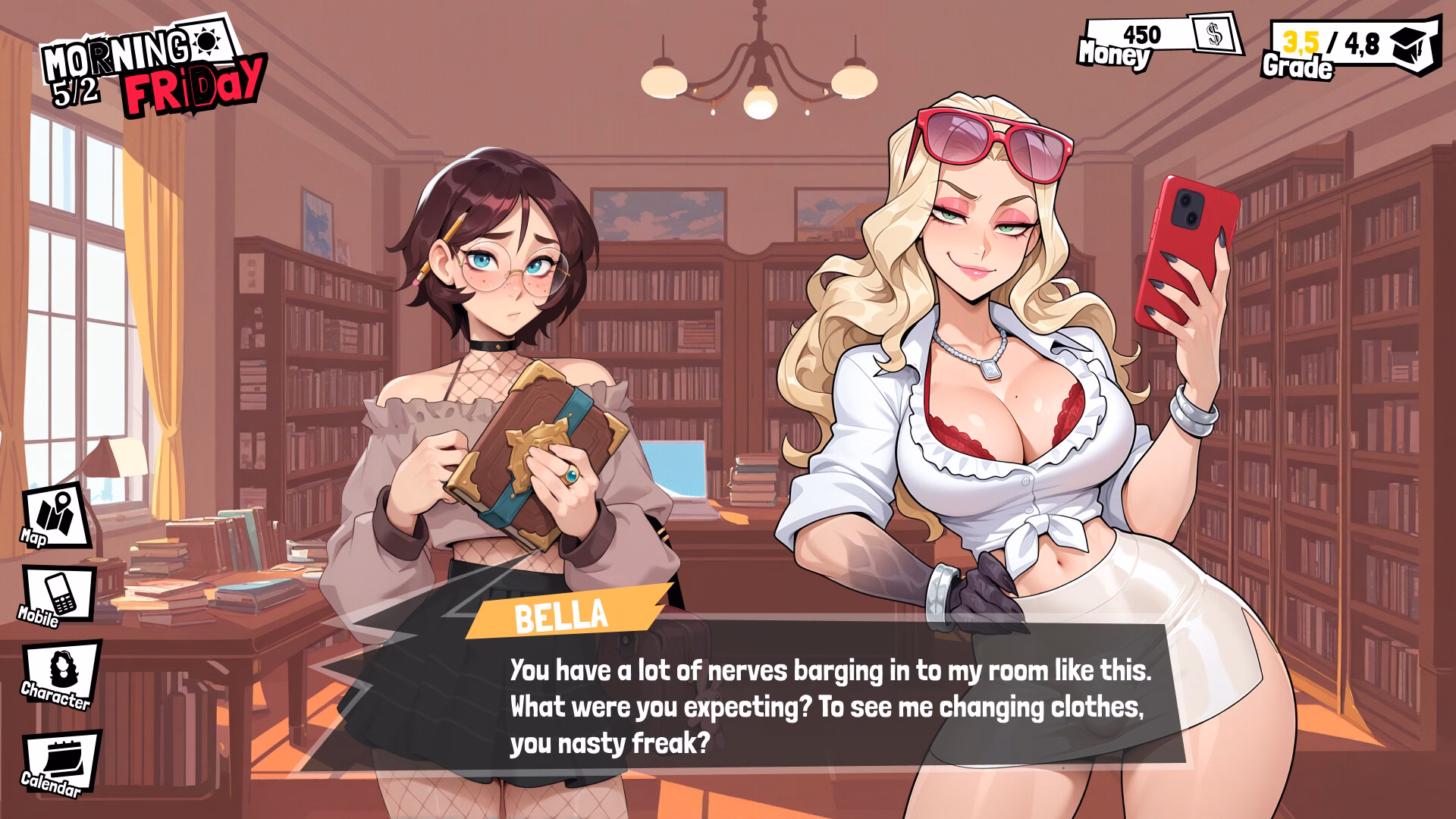
Task: Click the graduation cap Grade icon
Action: click(x=1409, y=45)
